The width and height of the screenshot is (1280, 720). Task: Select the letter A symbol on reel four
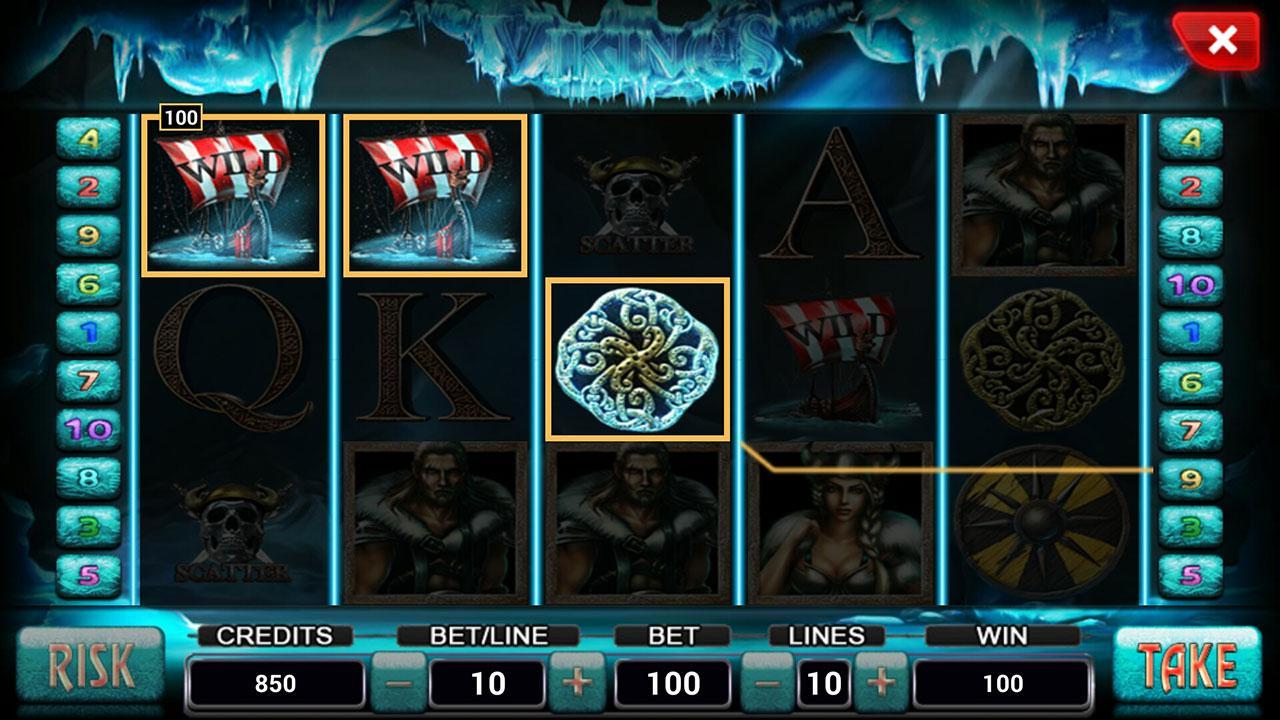click(x=838, y=195)
